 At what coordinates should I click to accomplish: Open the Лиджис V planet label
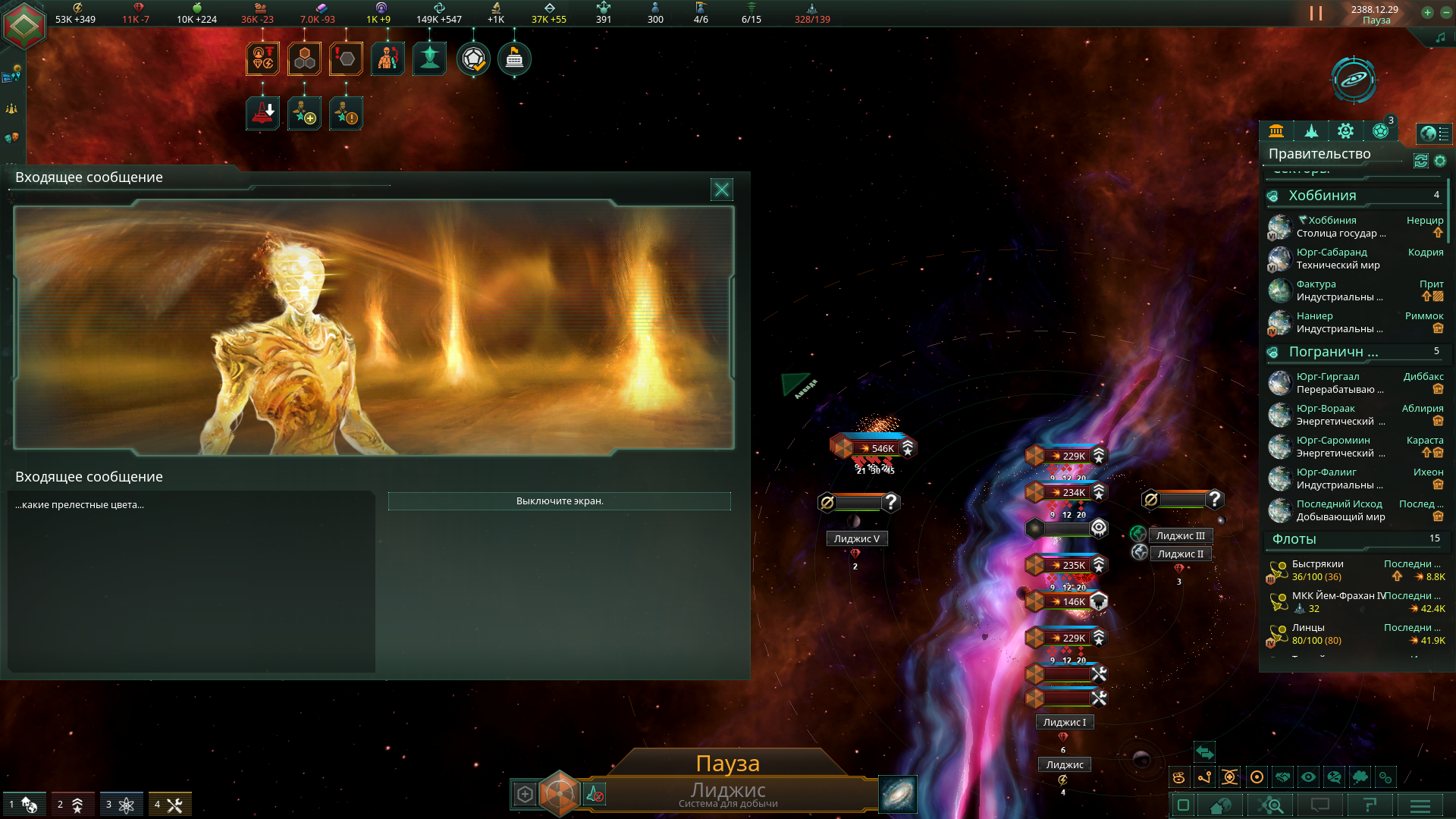[x=856, y=539]
